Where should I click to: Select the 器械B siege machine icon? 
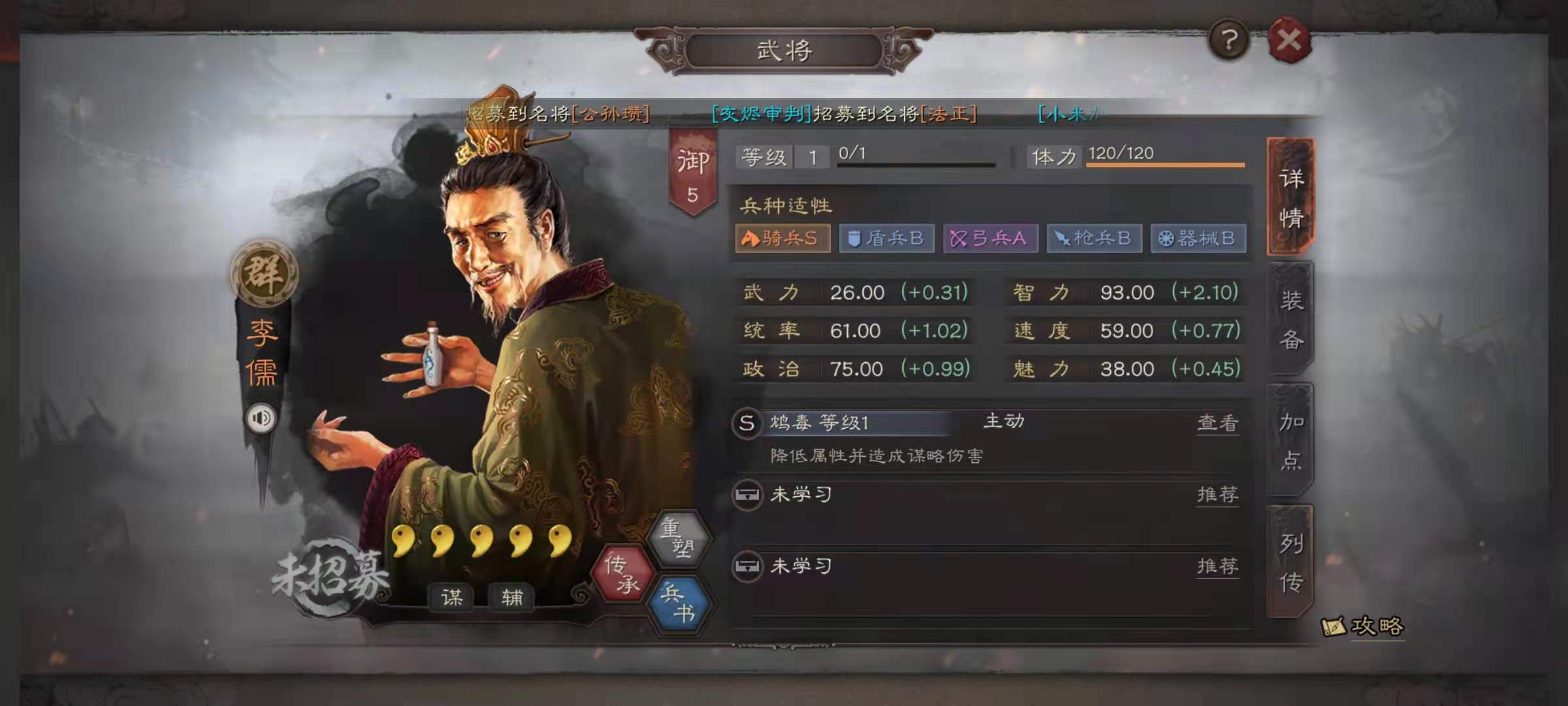point(1199,239)
